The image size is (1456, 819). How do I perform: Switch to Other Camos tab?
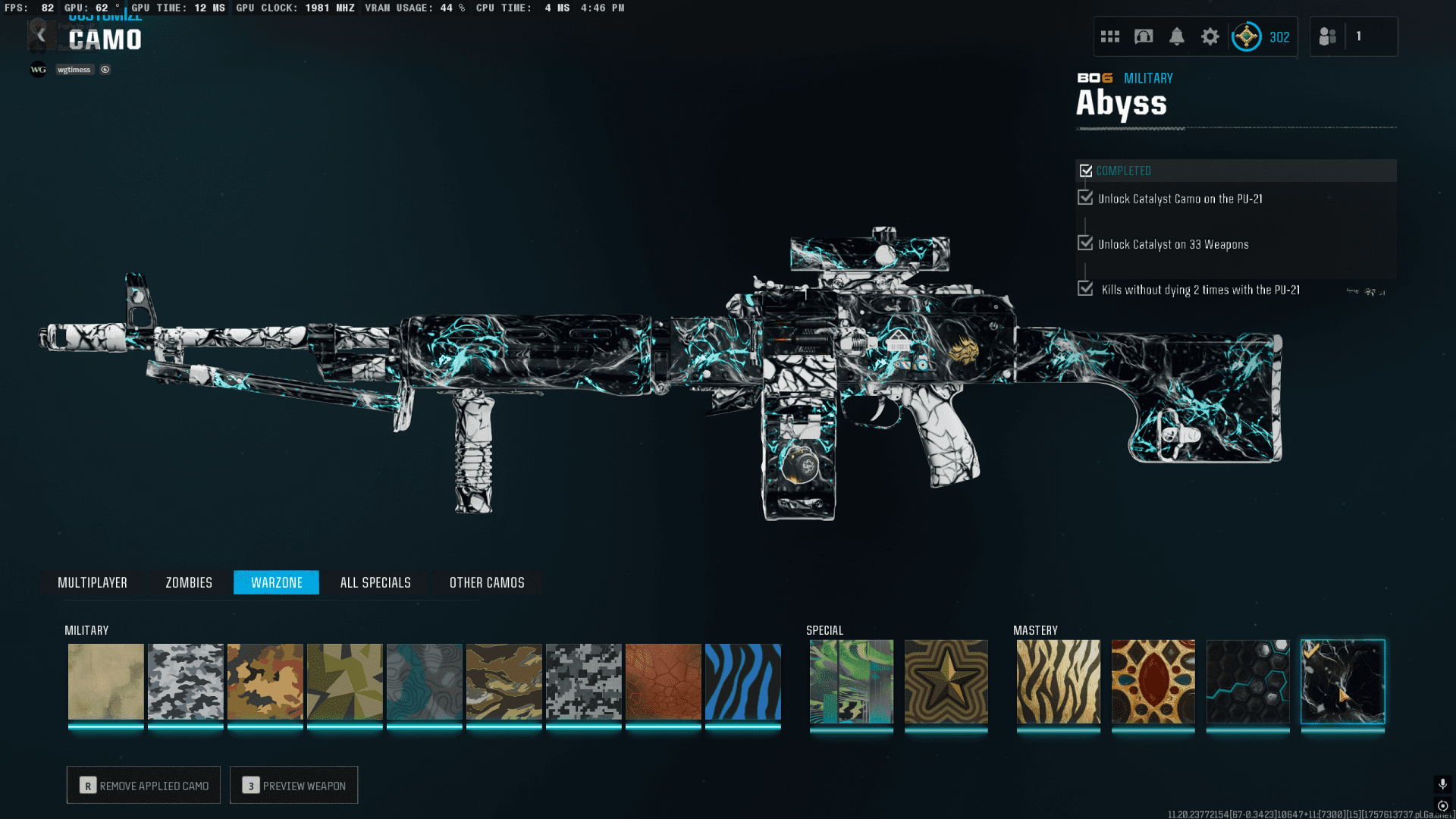(x=487, y=582)
